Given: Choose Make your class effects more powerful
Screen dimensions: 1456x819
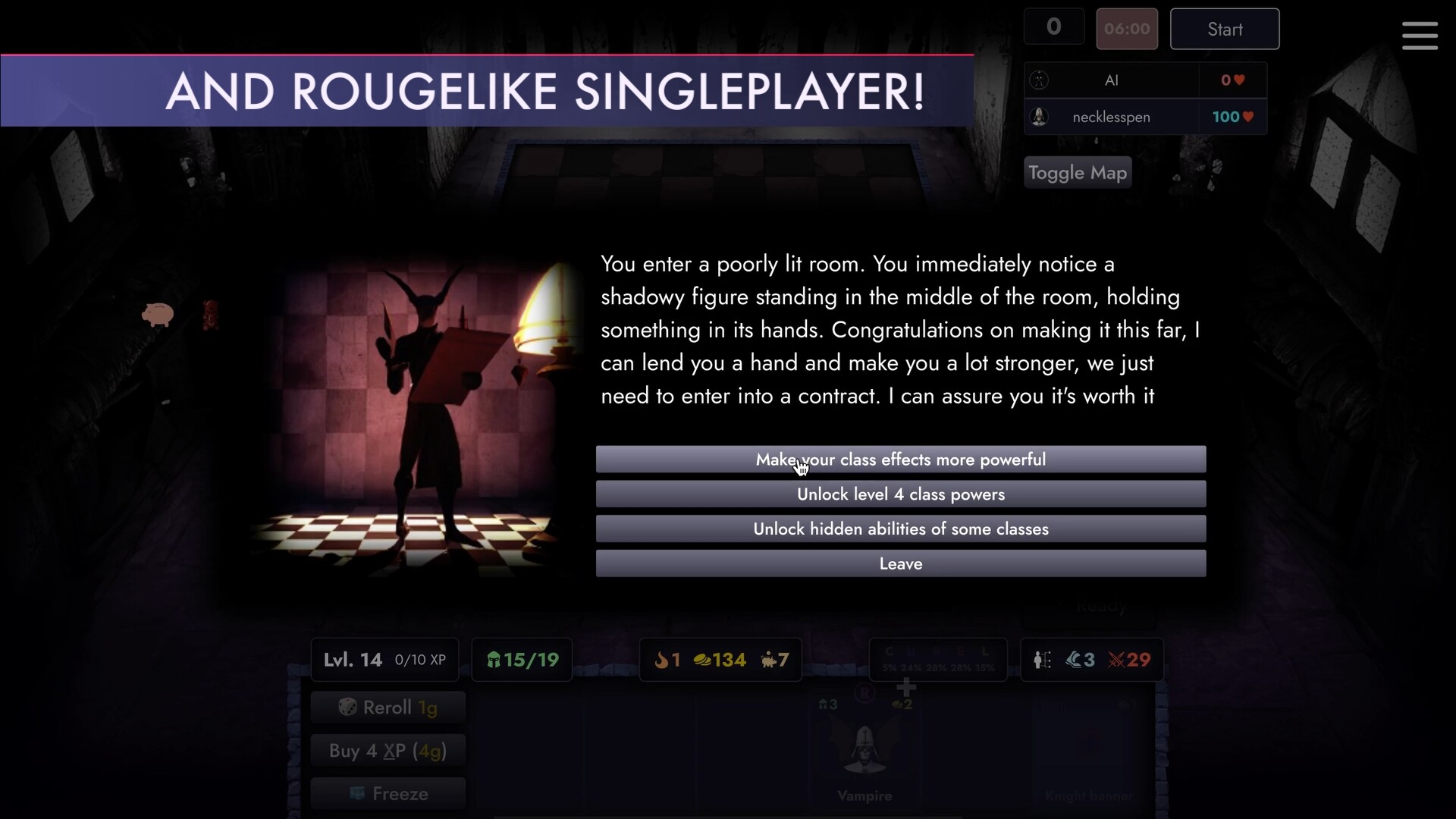Looking at the screenshot, I should point(901,459).
